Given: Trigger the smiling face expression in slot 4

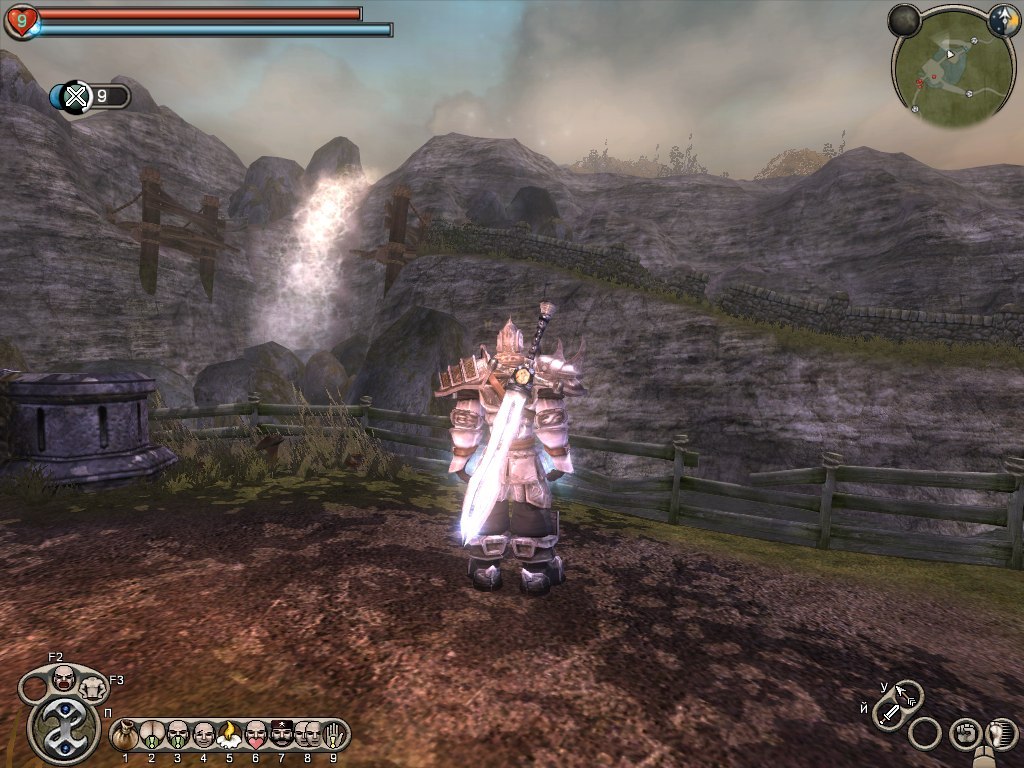Looking at the screenshot, I should coord(204,735).
